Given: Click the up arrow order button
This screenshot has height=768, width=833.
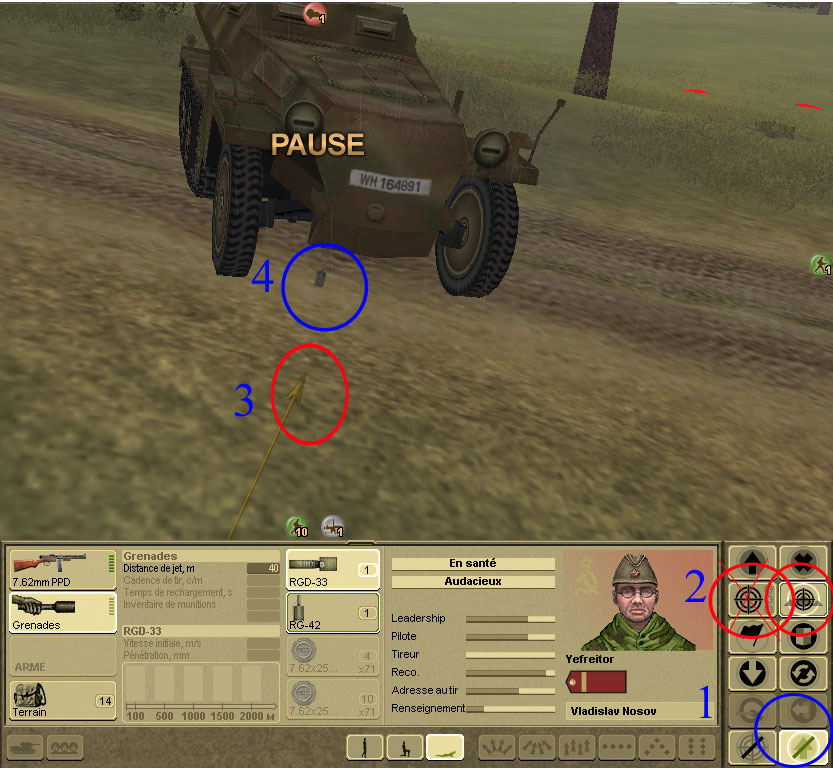Looking at the screenshot, I should 750,563.
